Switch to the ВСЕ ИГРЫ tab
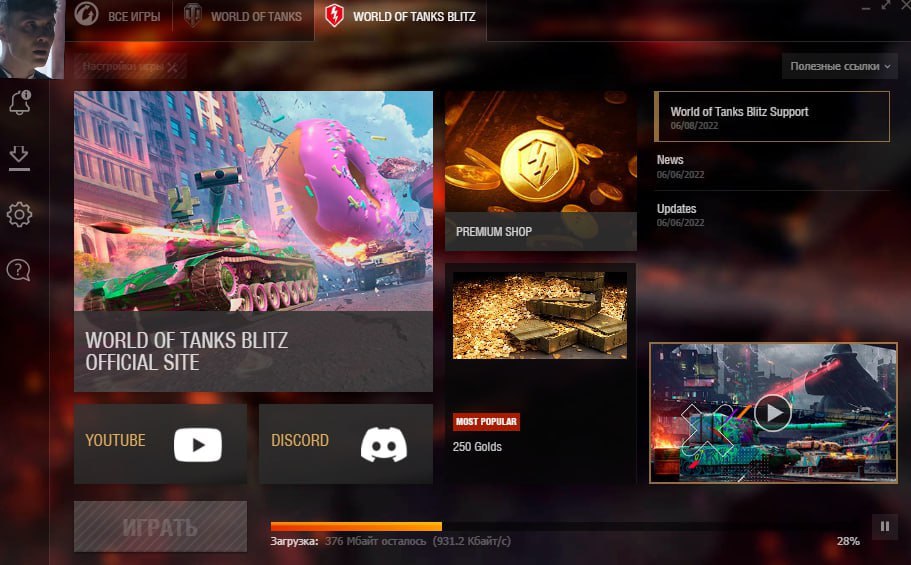 tap(120, 17)
